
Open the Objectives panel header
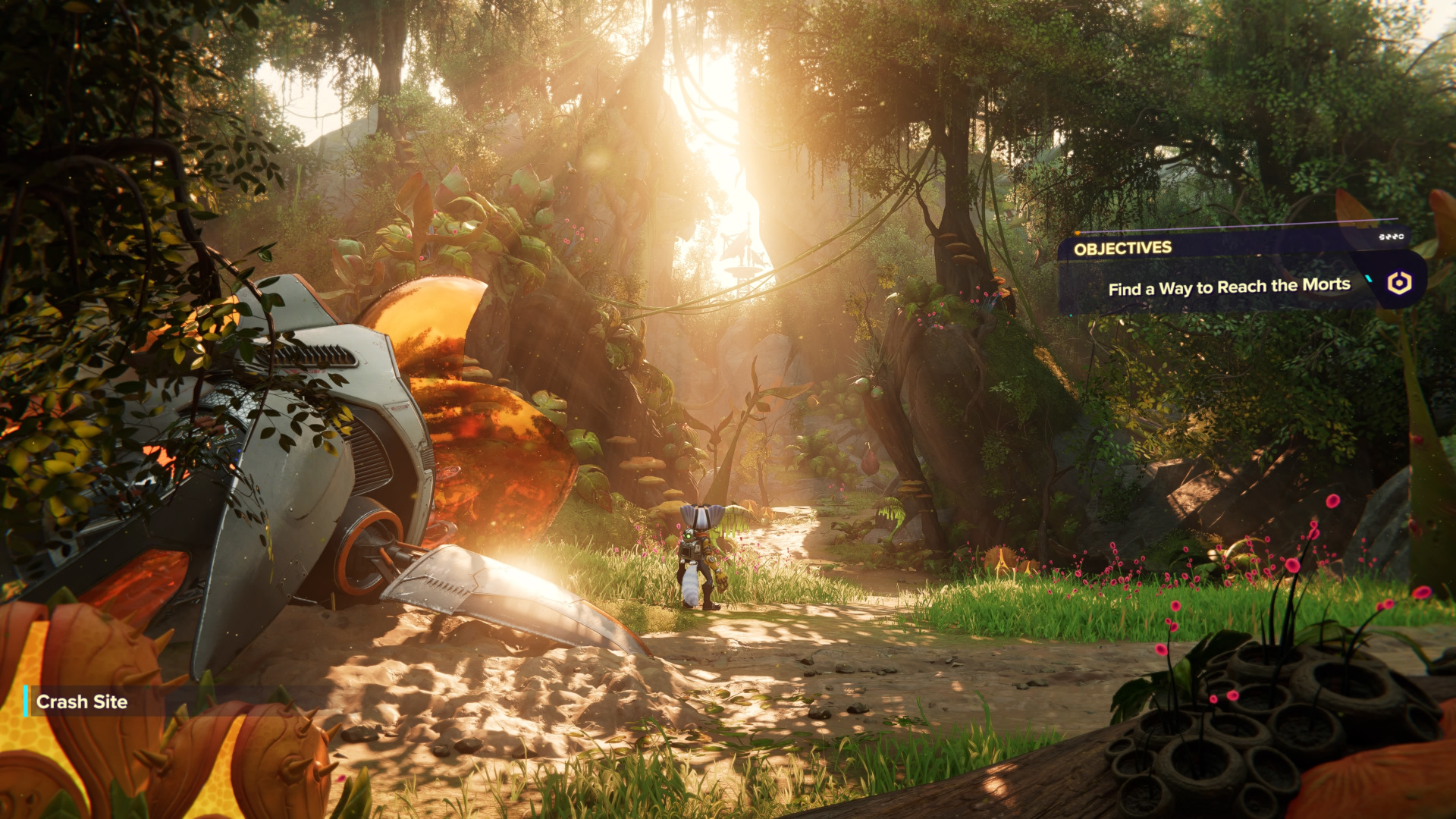1122,248
